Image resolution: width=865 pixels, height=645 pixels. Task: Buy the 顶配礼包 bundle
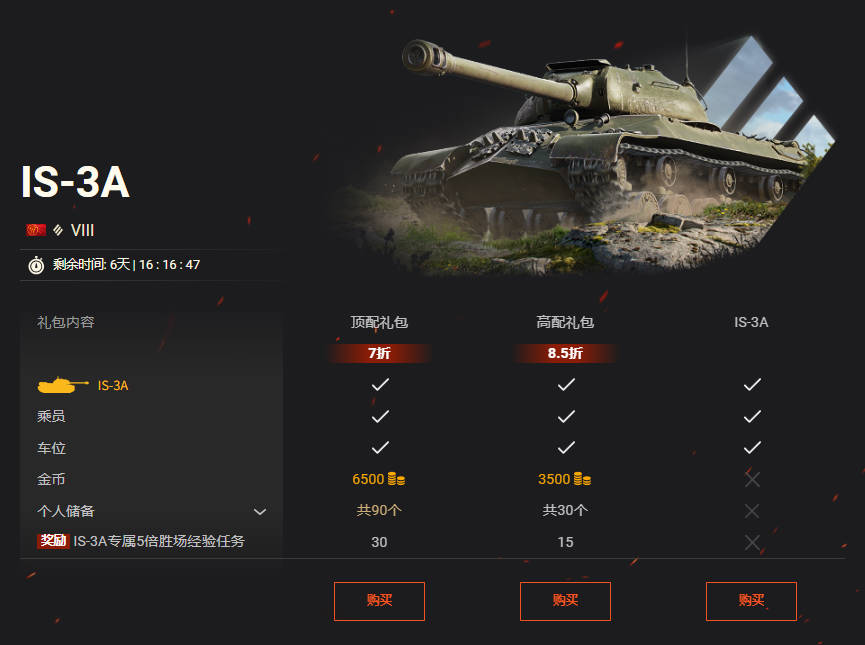point(379,601)
